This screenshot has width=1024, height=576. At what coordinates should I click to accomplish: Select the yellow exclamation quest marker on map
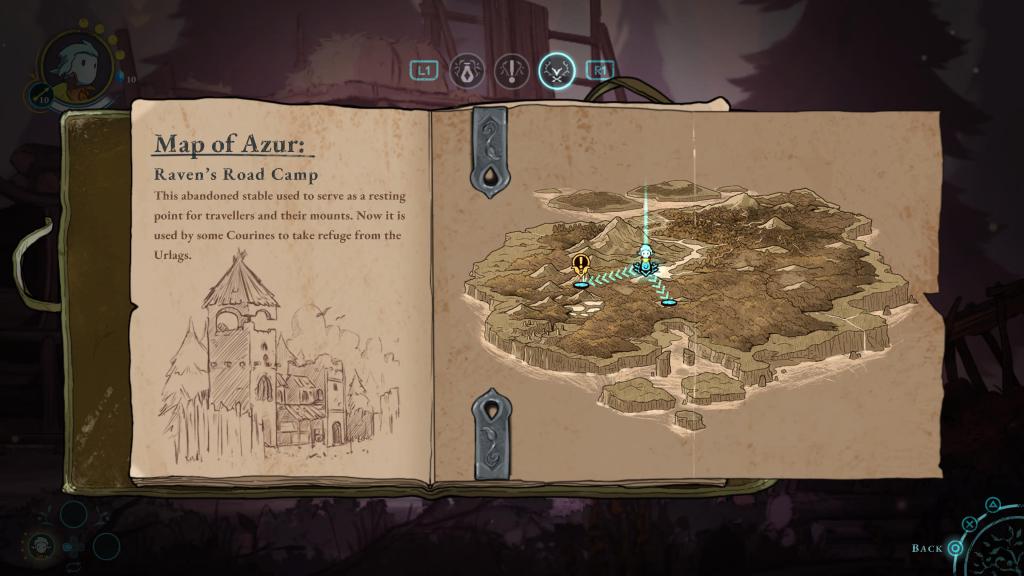581,266
